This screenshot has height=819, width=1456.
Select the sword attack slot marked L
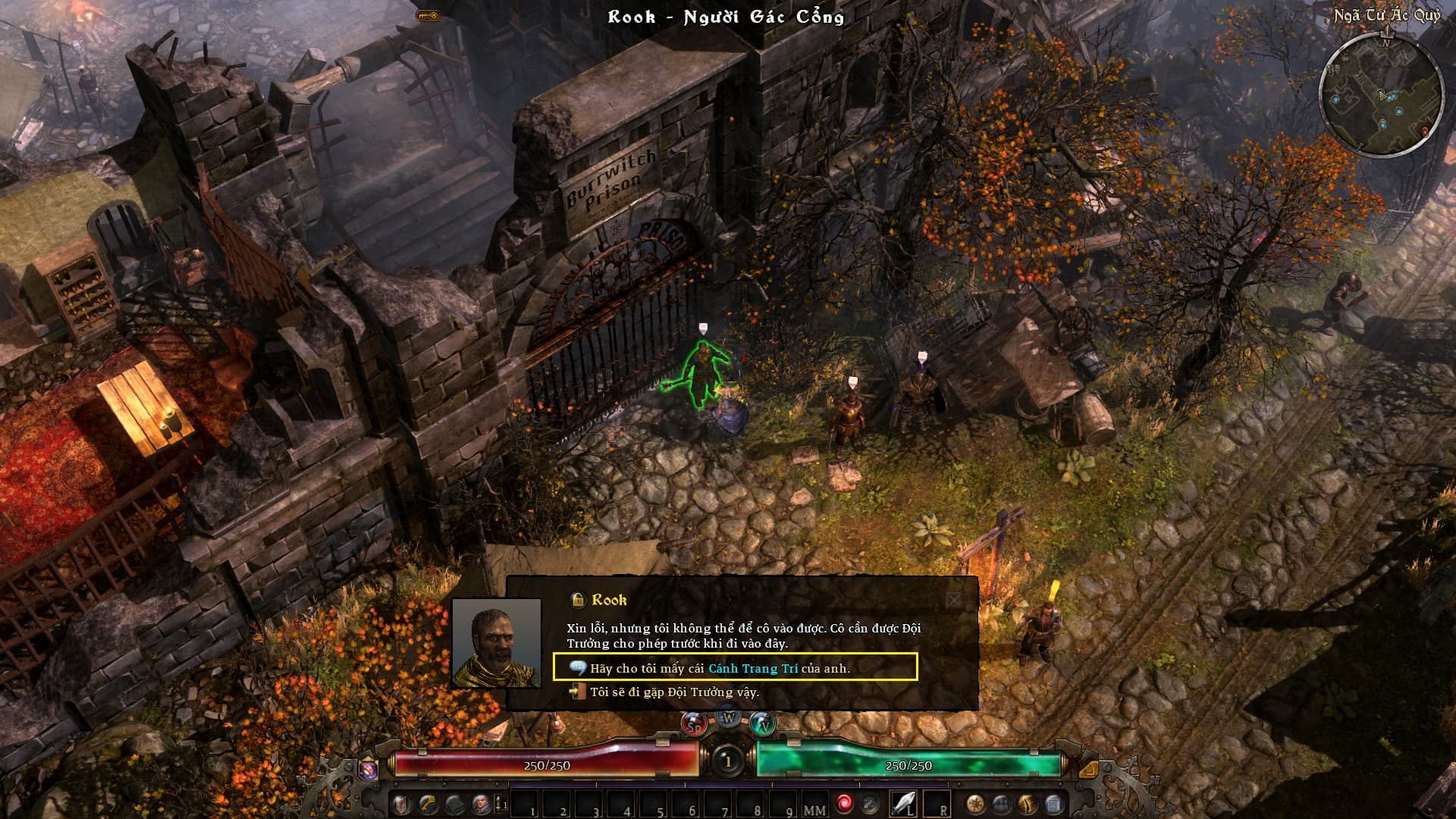click(904, 804)
